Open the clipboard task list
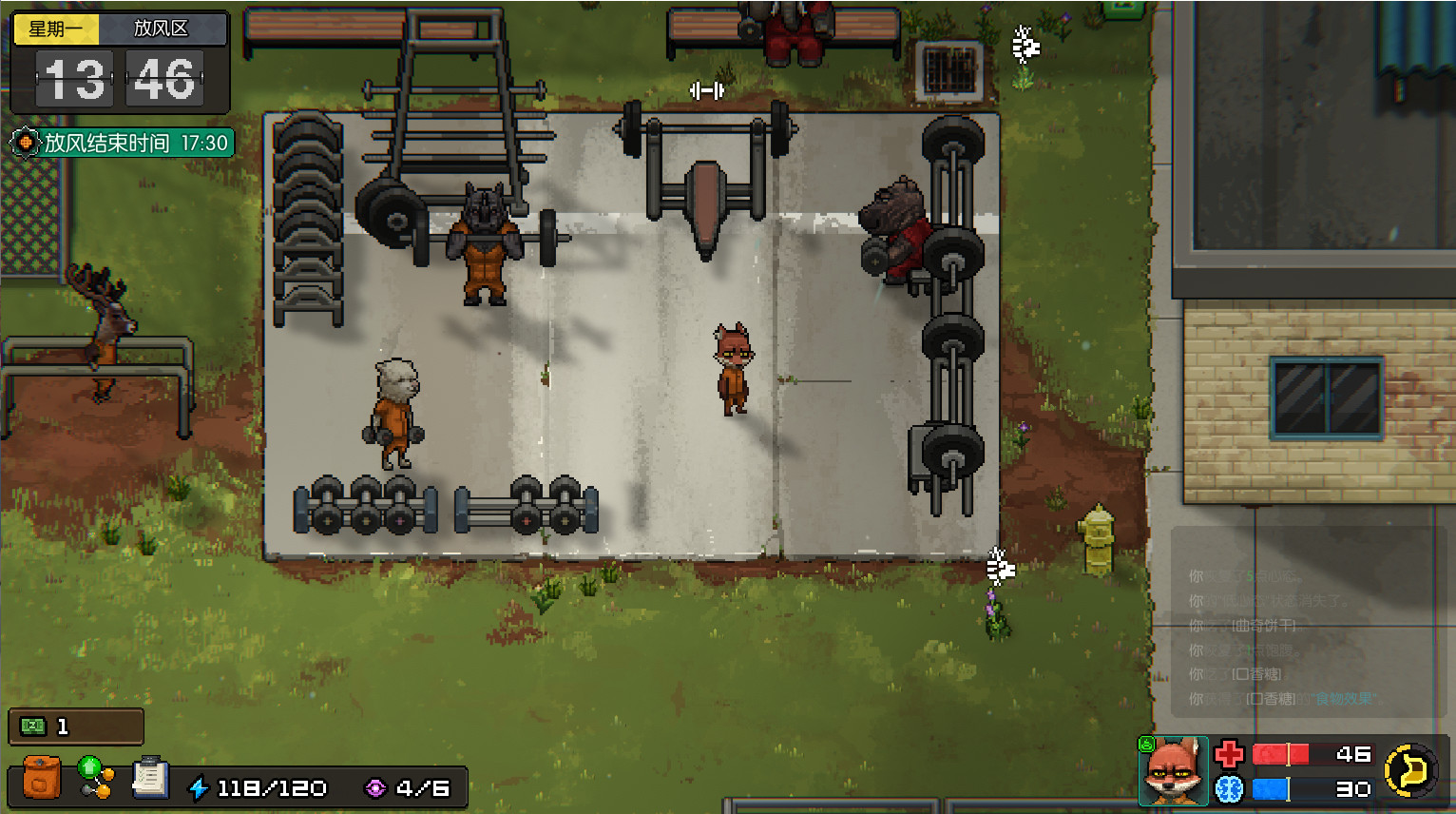Viewport: 1456px width, 814px height. 149,777
